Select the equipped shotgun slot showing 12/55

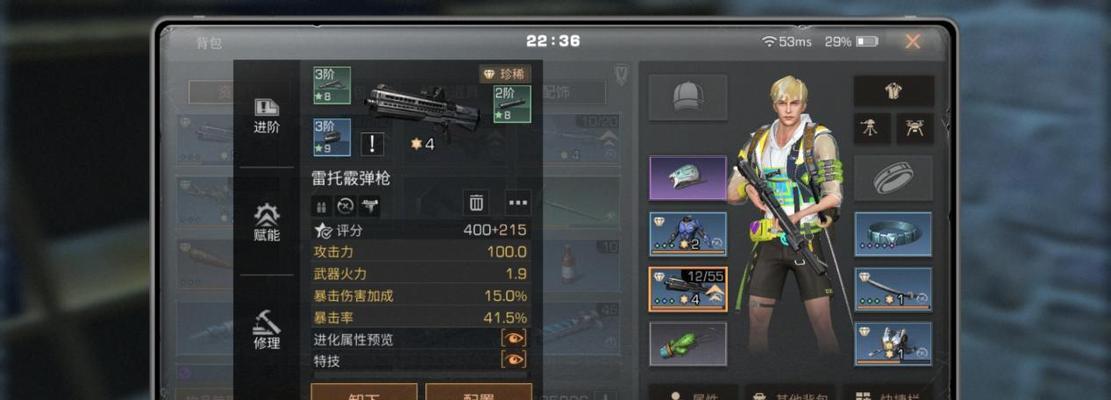pos(687,289)
